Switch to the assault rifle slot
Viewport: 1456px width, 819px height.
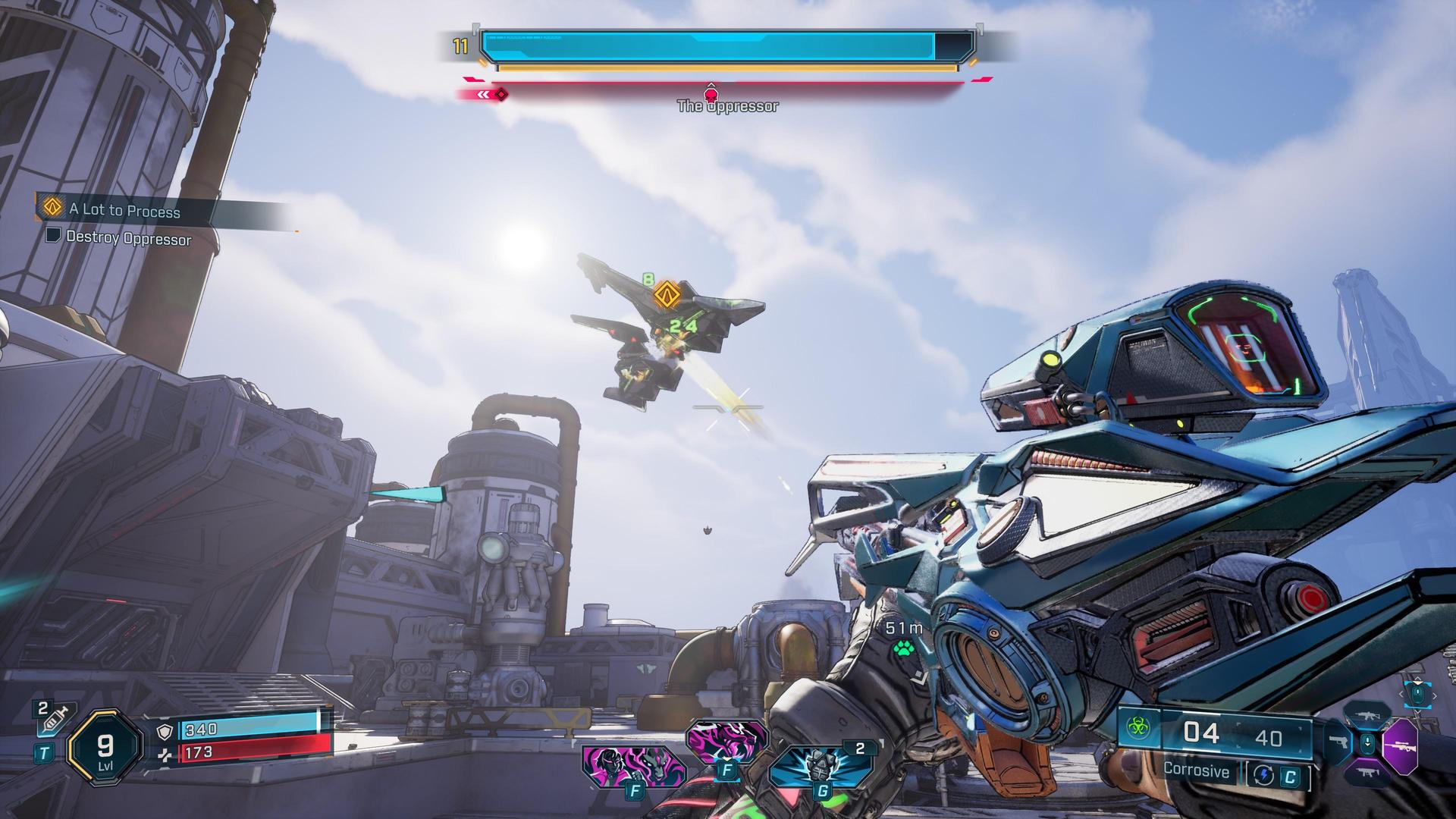pos(1367,716)
